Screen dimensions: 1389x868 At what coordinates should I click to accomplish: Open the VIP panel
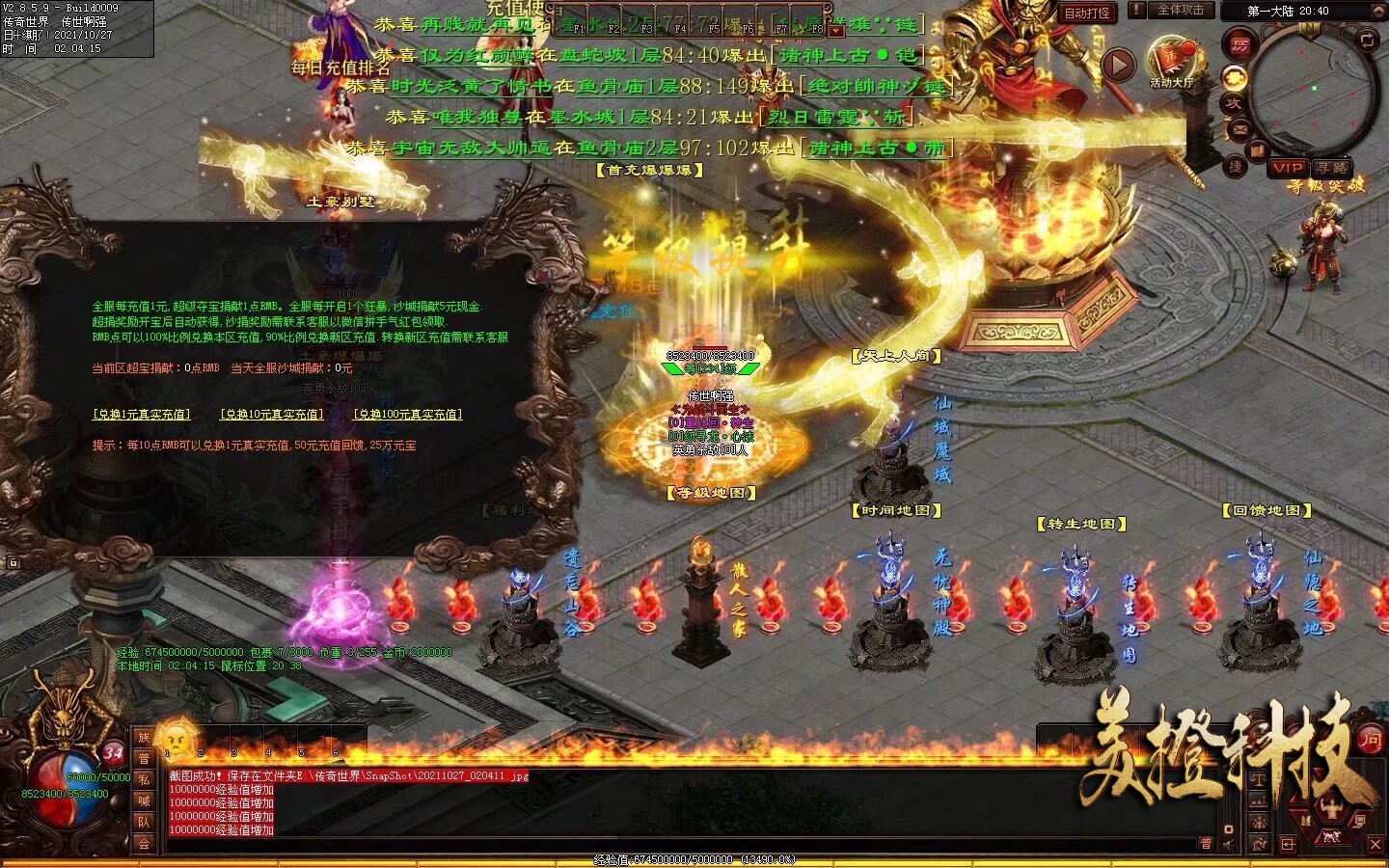(1287, 168)
